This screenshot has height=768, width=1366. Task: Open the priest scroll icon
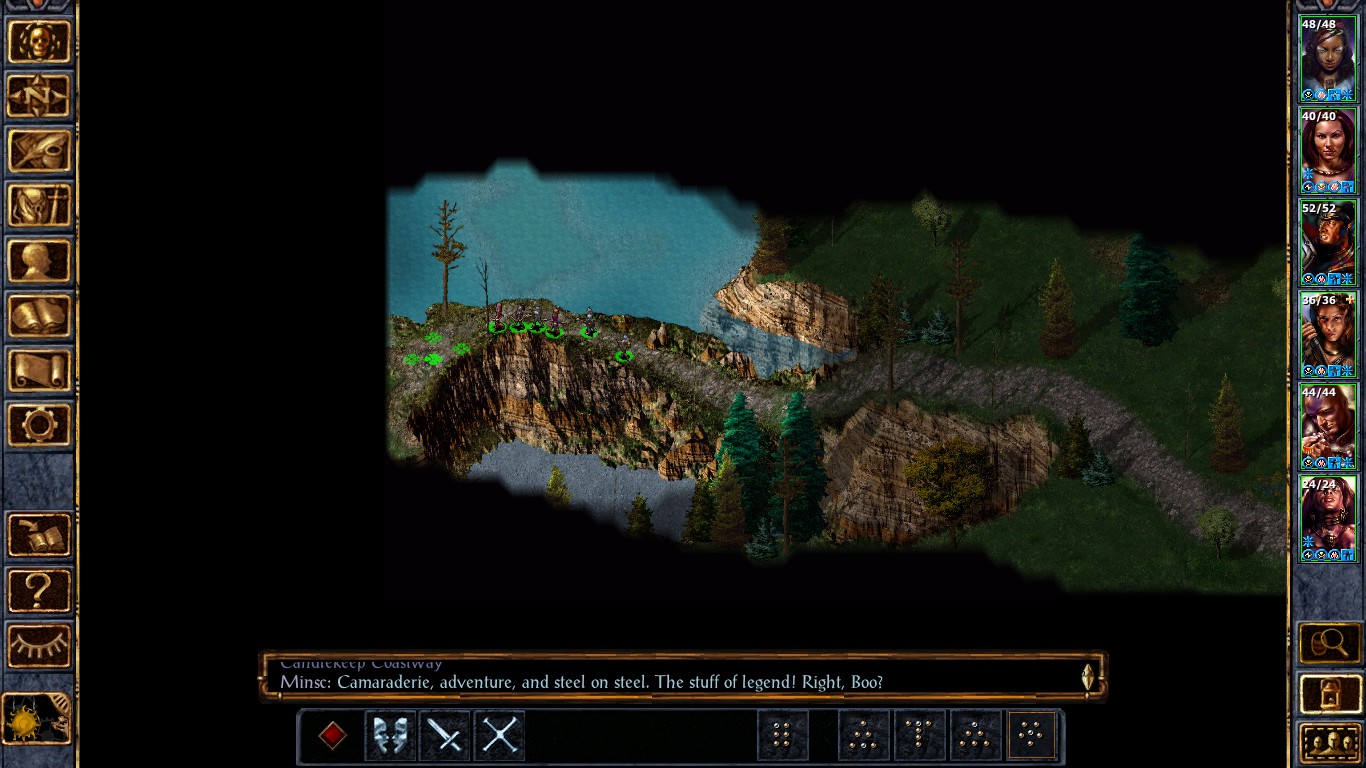pos(39,370)
